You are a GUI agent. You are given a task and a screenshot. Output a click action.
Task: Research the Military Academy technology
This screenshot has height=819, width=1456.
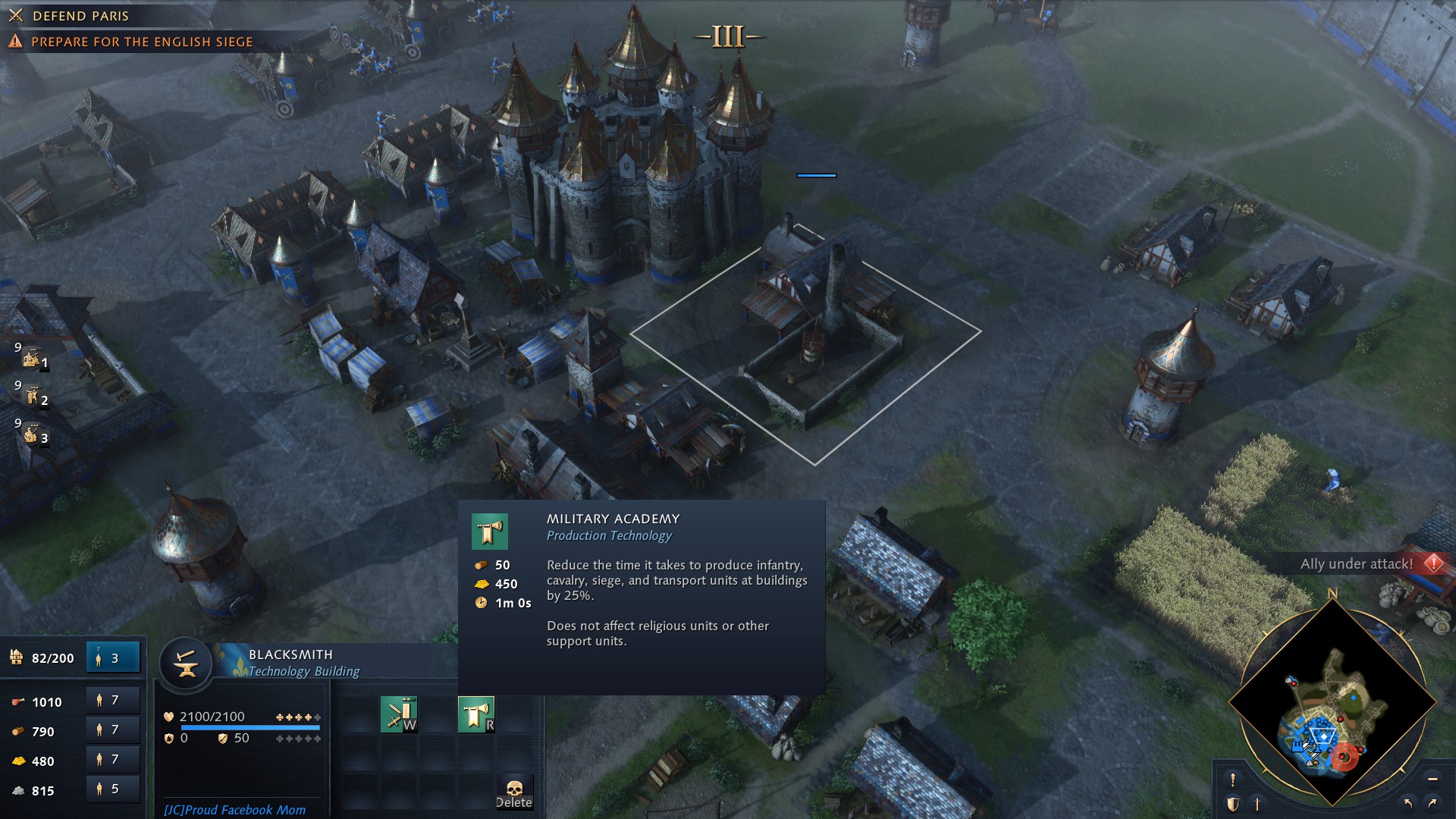pyautogui.click(x=475, y=714)
